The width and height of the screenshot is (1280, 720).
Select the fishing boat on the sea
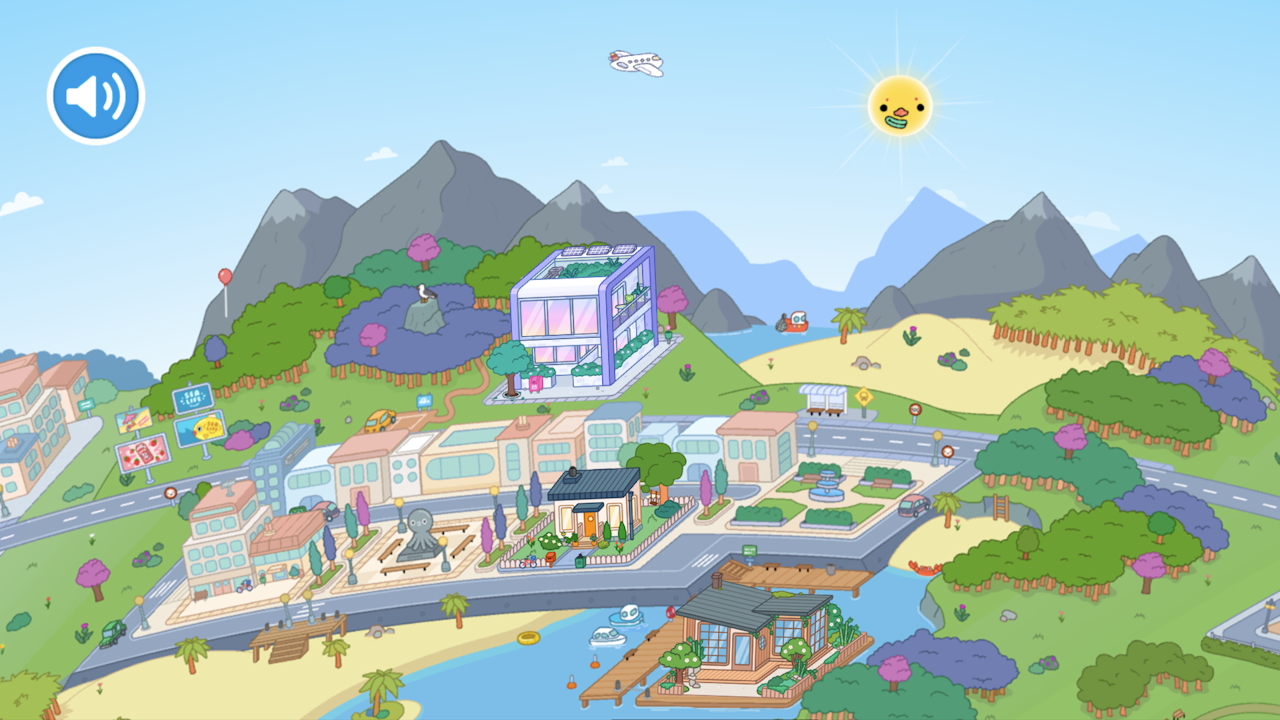(793, 320)
